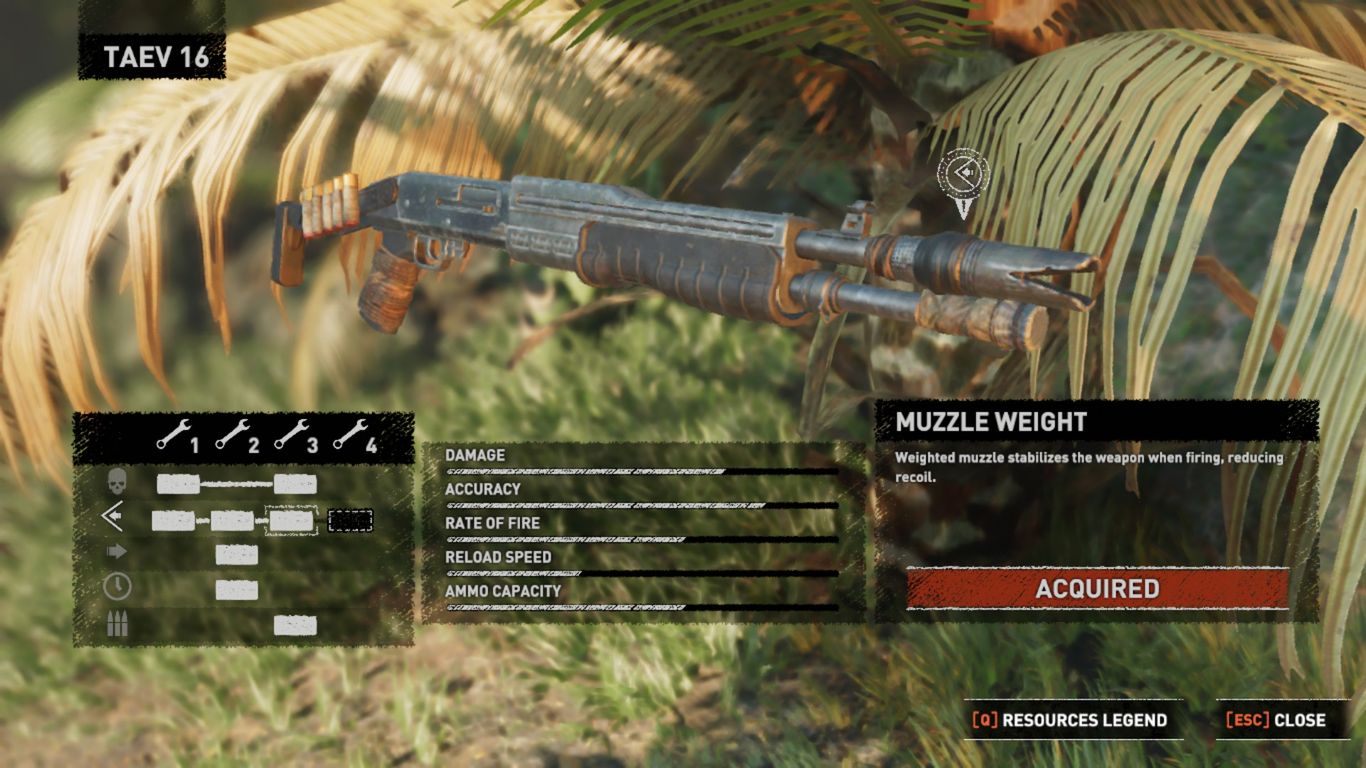Pick the level 1 accuracy upgrade box
The width and height of the screenshot is (1366, 768).
173,520
